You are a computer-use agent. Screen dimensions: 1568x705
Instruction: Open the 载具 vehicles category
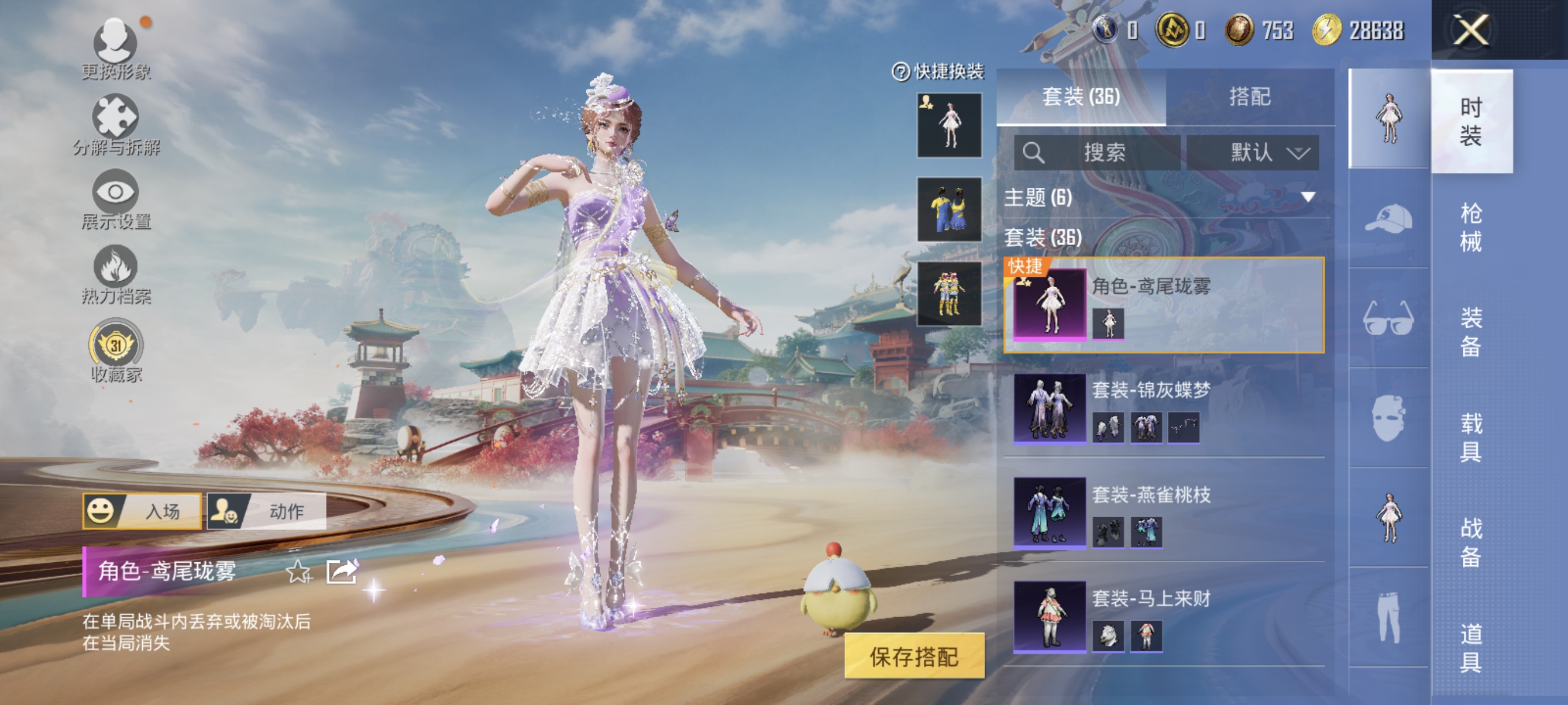tap(1471, 437)
